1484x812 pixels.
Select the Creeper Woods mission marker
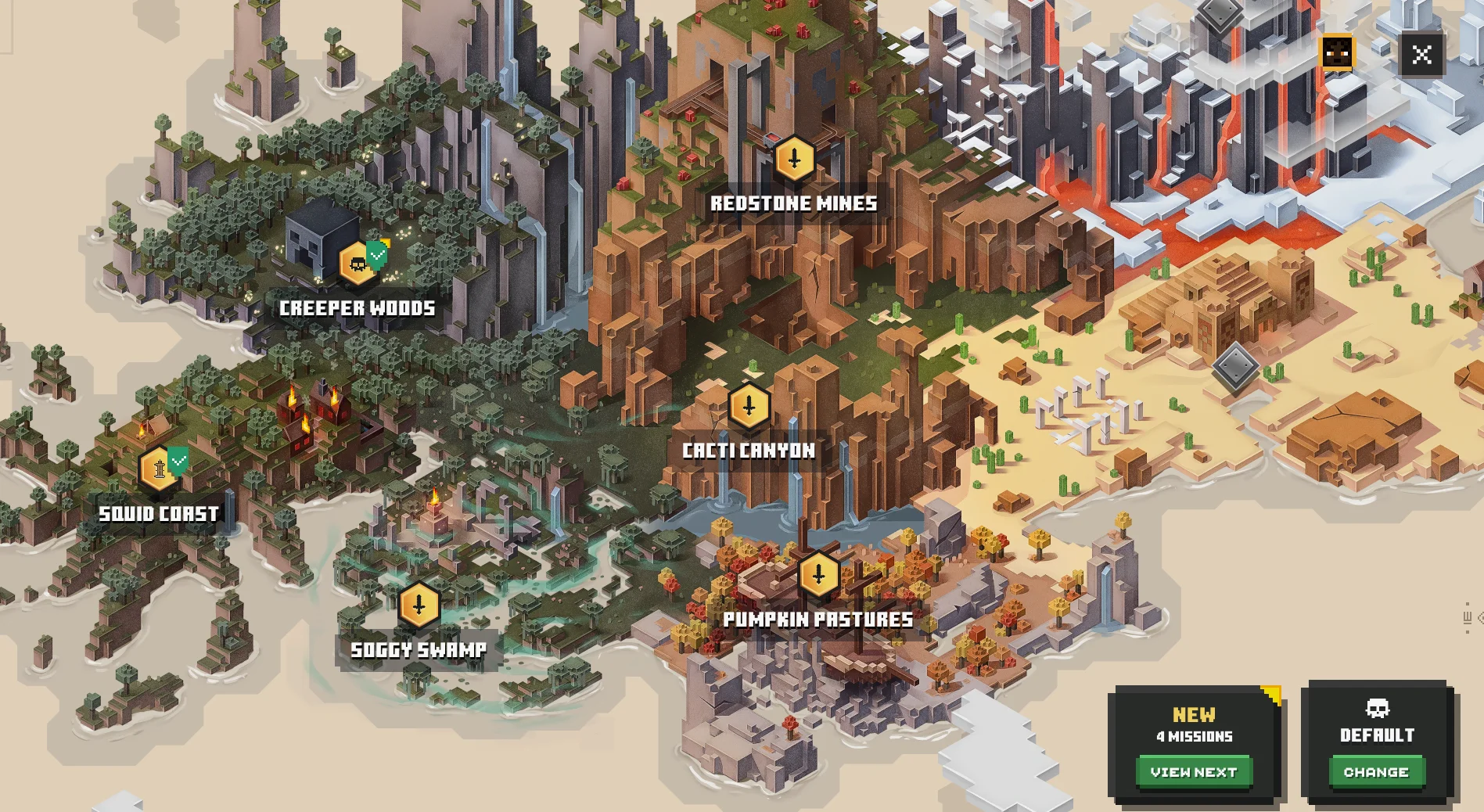358,264
